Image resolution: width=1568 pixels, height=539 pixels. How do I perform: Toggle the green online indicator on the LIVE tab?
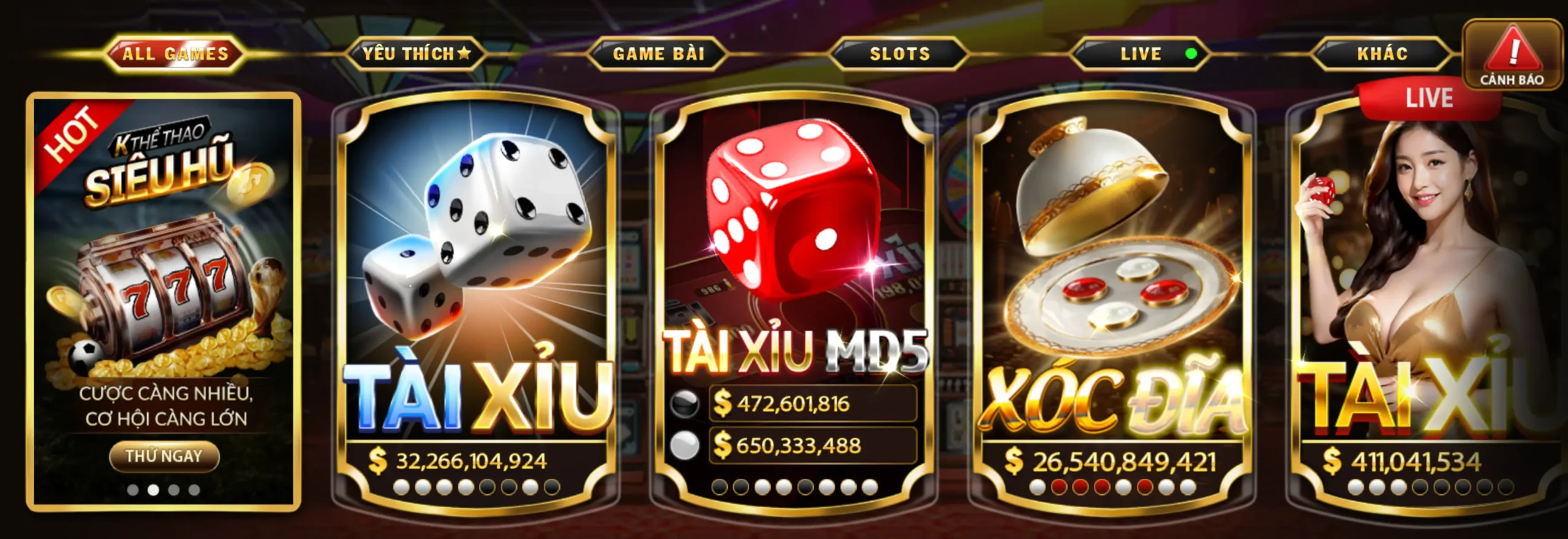pos(1191,55)
